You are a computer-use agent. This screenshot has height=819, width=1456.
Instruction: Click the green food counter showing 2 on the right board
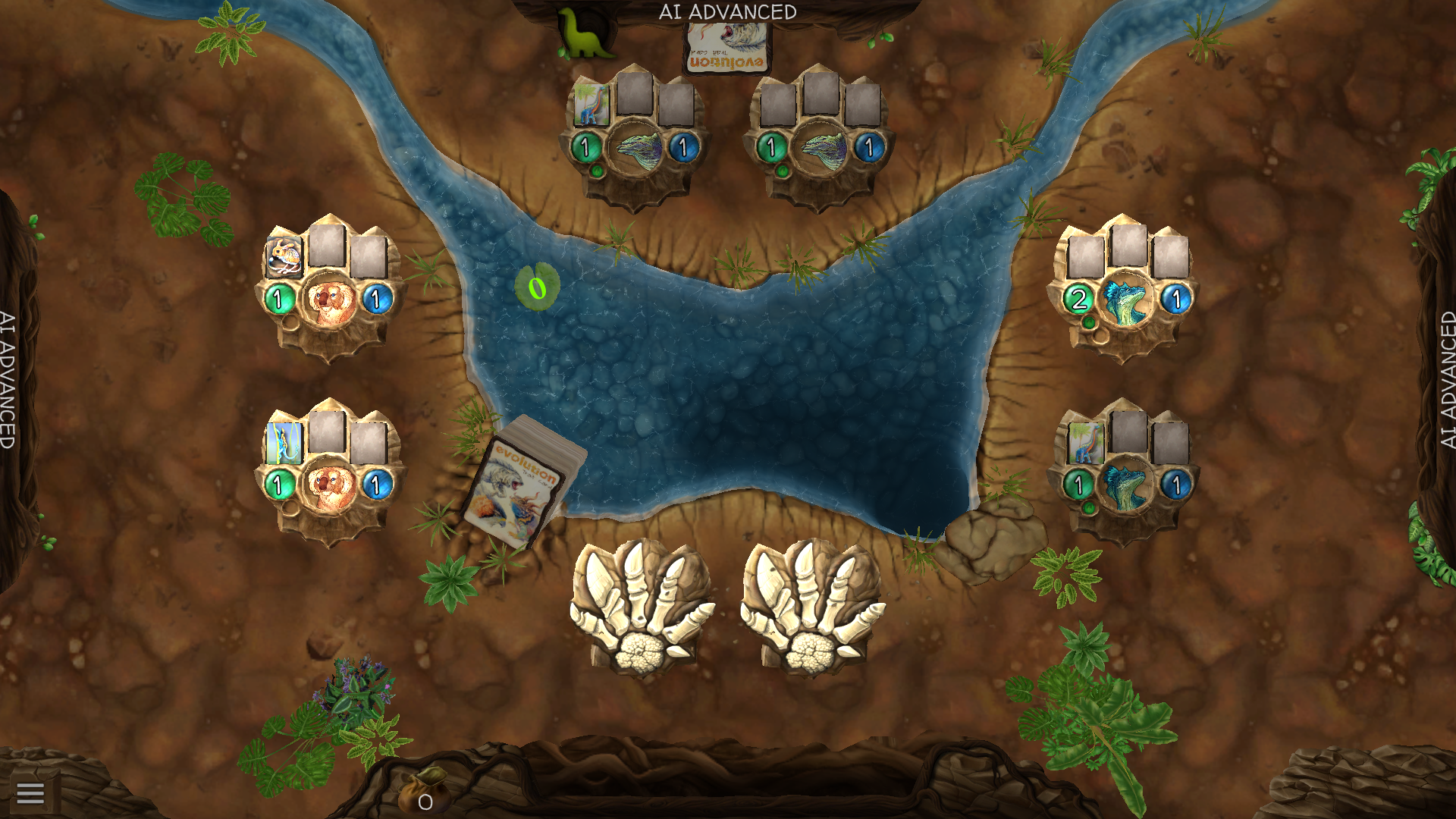click(x=1080, y=297)
